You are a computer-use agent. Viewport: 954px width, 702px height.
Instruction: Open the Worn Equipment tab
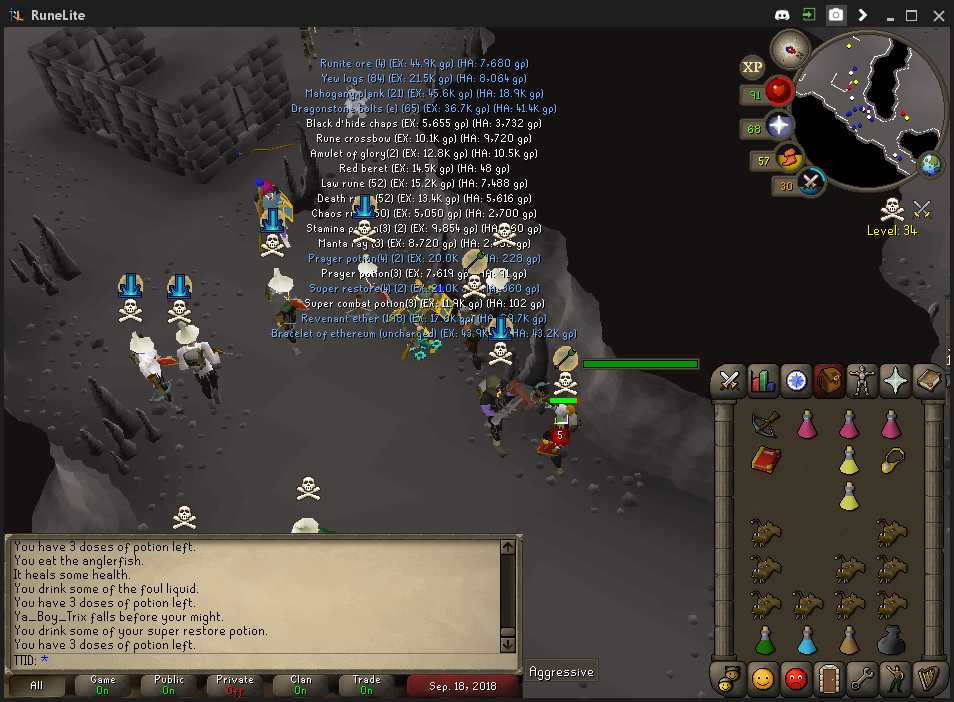coord(860,380)
